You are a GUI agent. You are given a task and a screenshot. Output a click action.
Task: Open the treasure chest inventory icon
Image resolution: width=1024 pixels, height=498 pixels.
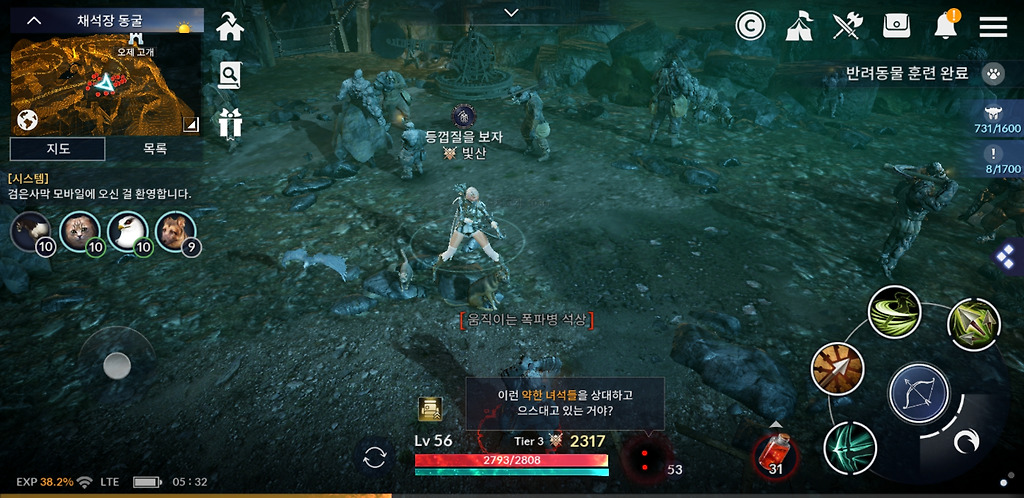[x=896, y=26]
